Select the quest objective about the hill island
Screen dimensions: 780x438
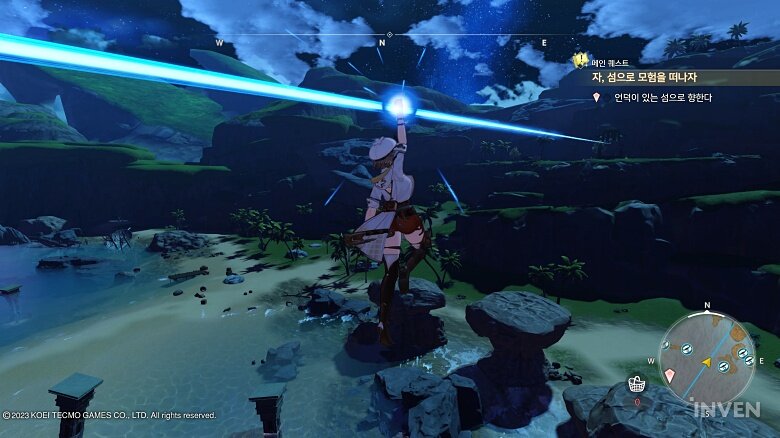pyautogui.click(x=657, y=98)
